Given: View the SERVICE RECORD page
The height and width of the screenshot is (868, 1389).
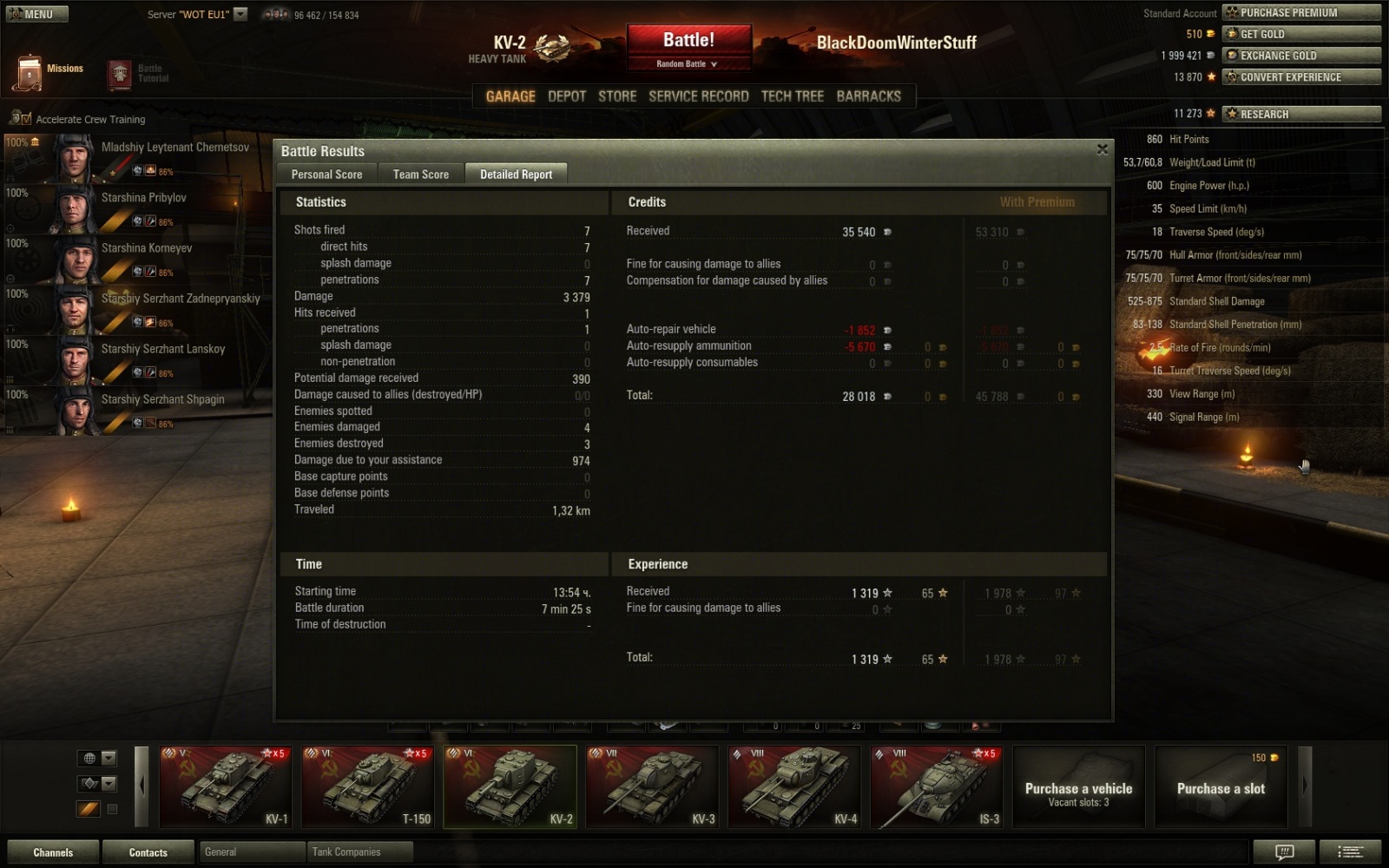Looking at the screenshot, I should pyautogui.click(x=698, y=96).
